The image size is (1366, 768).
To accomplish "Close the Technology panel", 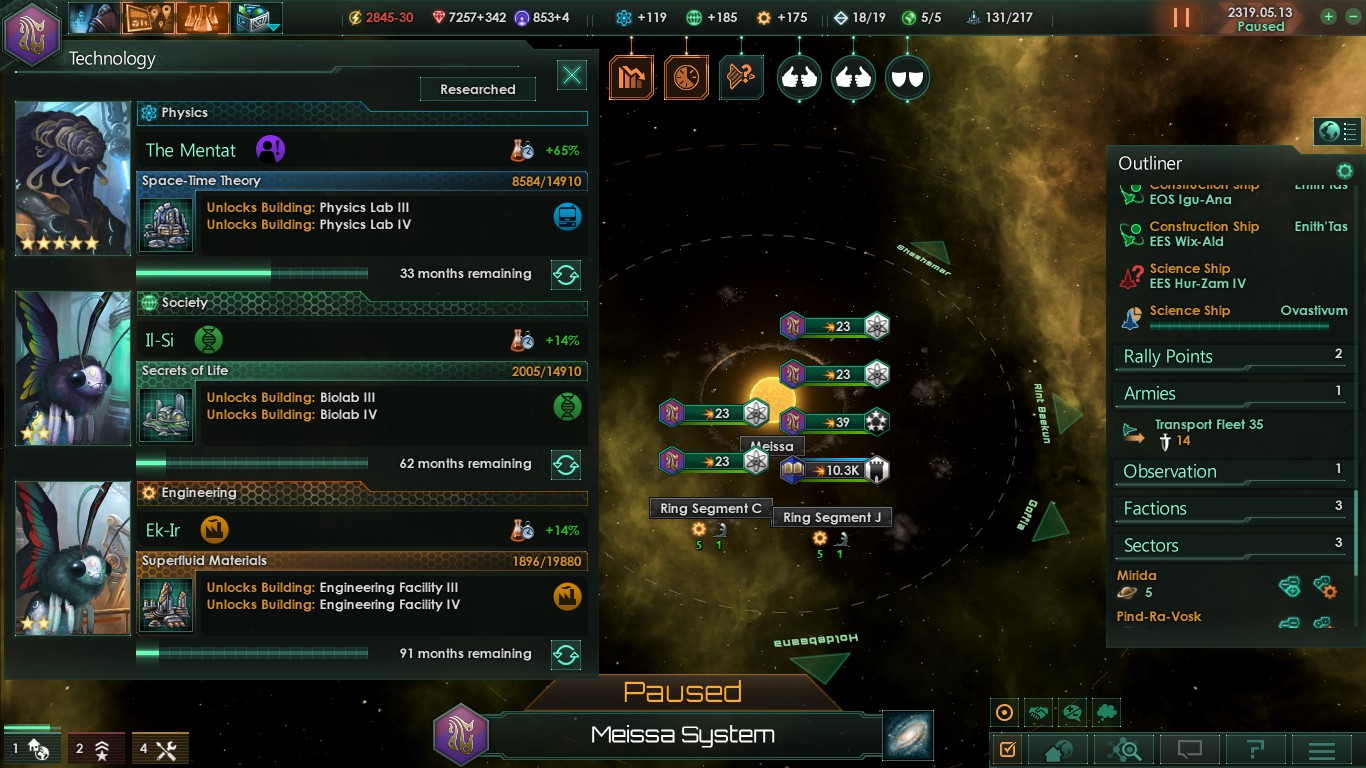I will point(572,75).
